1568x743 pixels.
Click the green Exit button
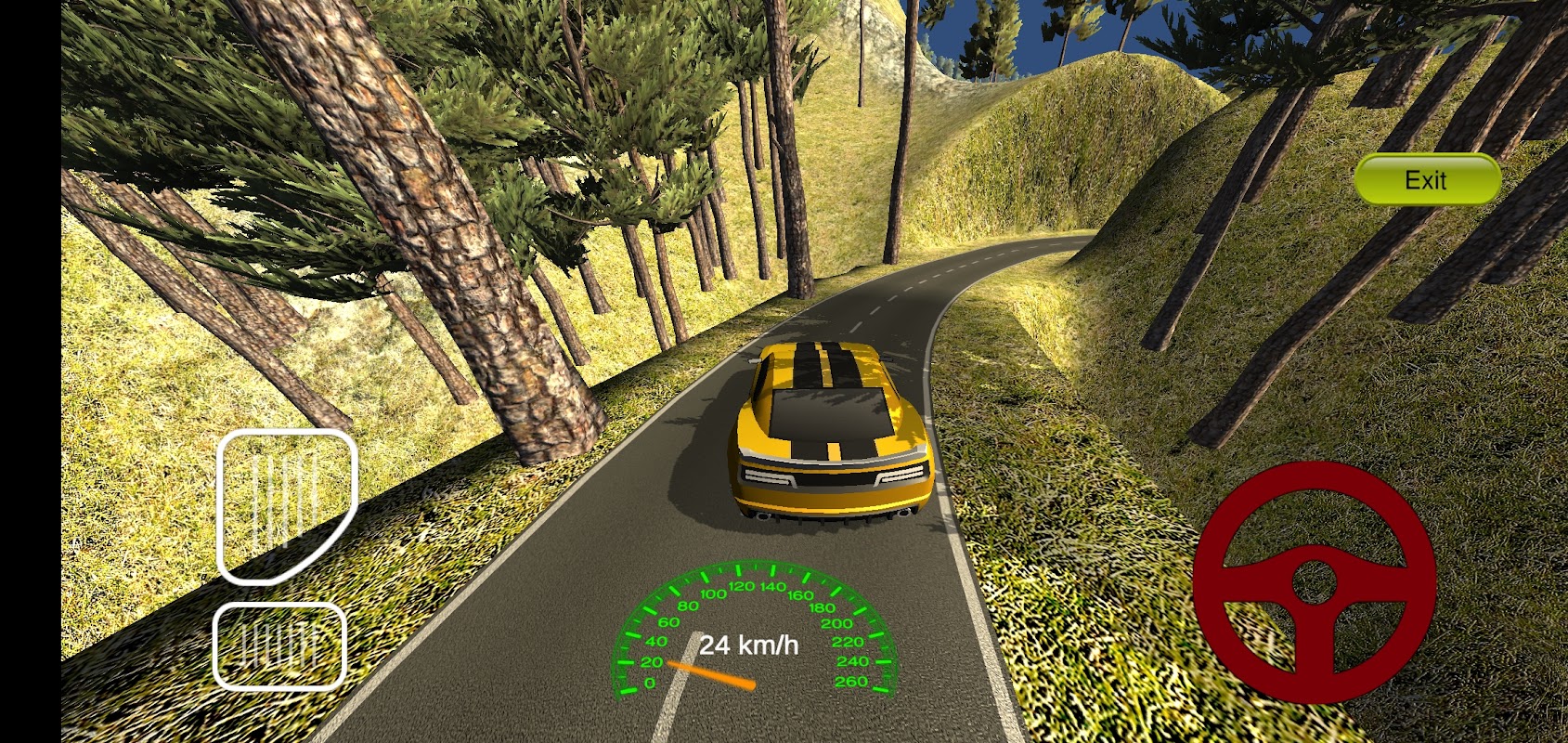tap(1427, 179)
